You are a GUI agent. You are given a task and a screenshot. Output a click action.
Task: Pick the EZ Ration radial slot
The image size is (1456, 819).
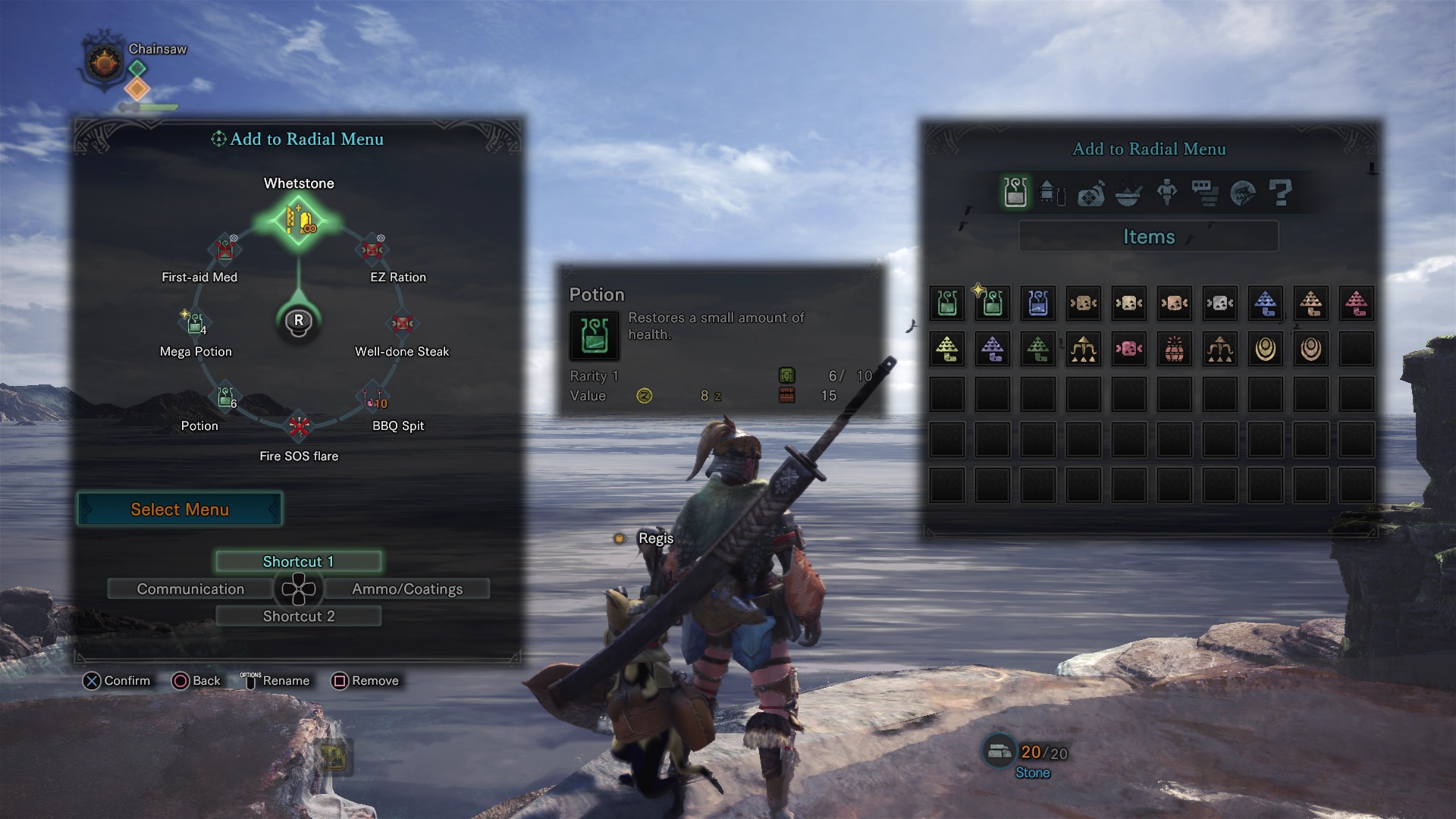372,249
